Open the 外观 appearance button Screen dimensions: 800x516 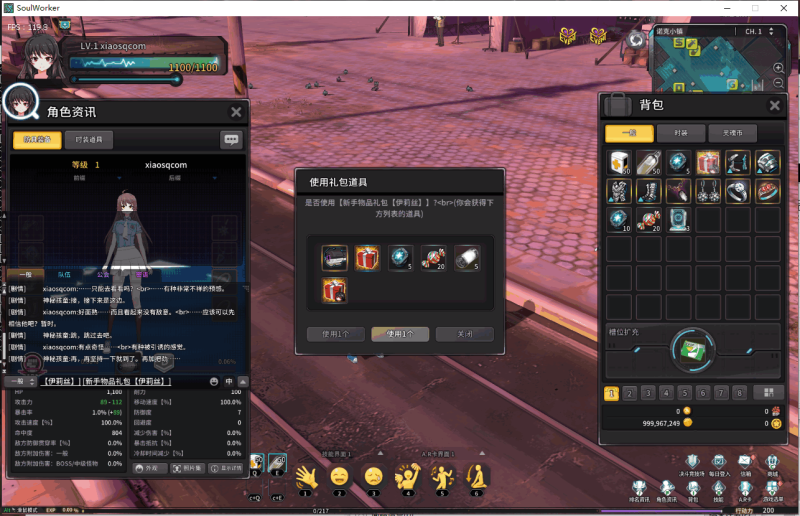[147, 467]
